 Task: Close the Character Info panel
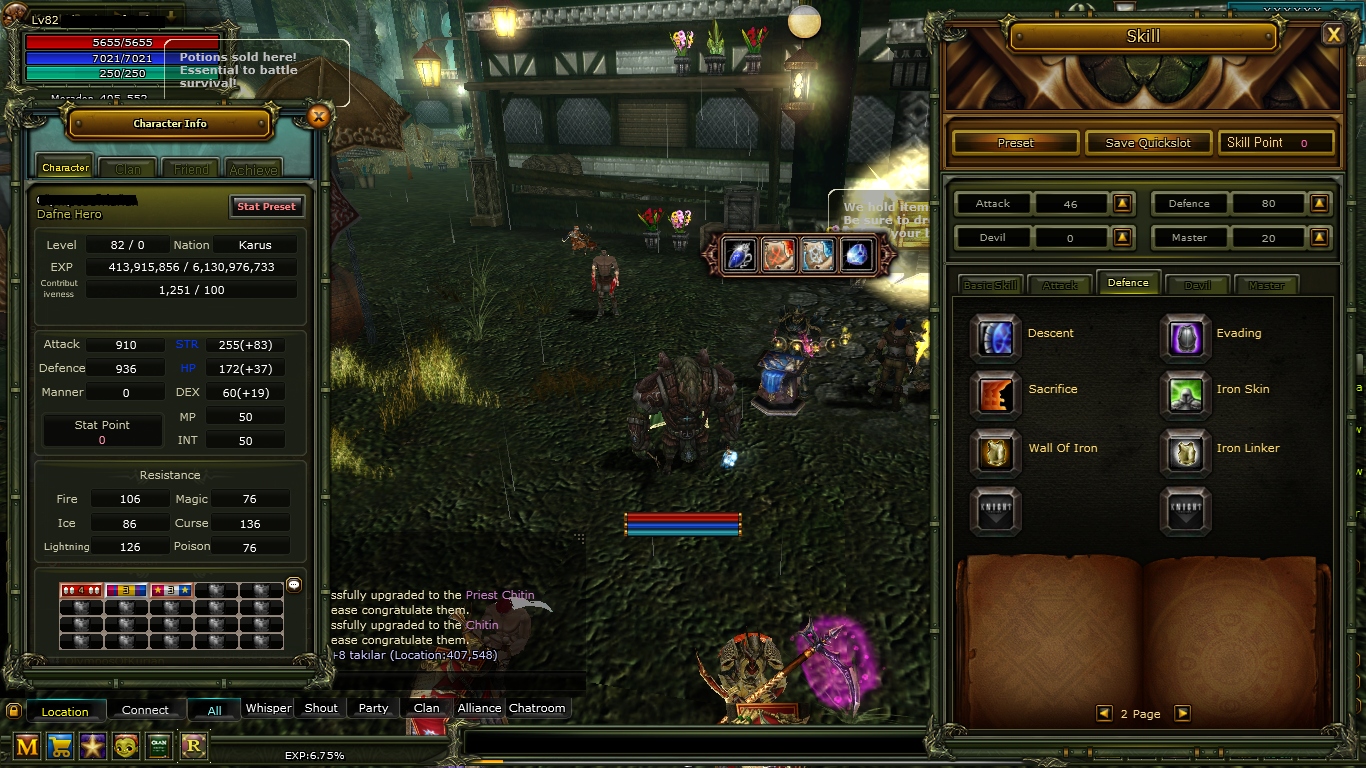pos(318,116)
